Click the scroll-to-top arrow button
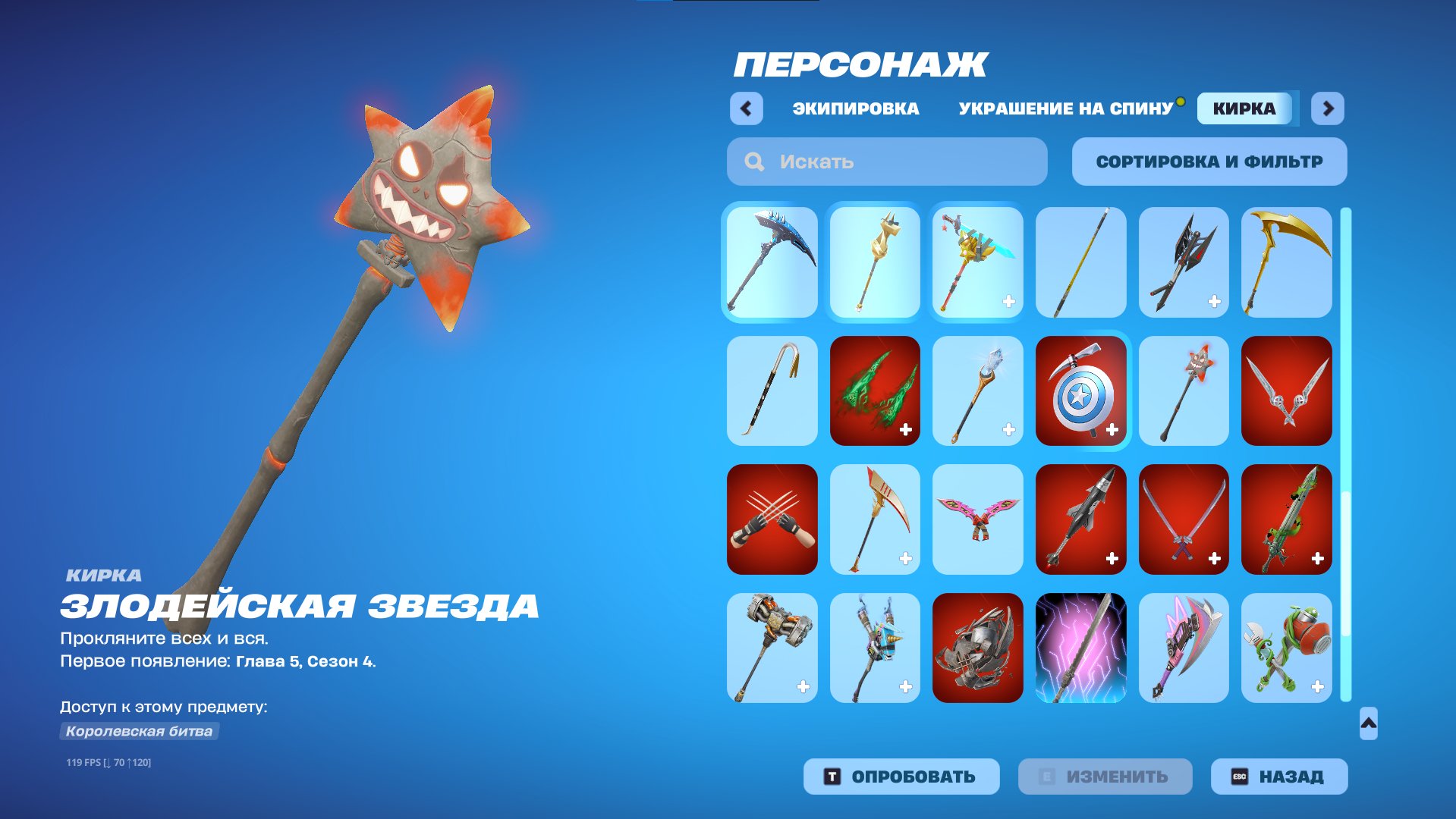This screenshot has width=1456, height=819. click(1368, 723)
